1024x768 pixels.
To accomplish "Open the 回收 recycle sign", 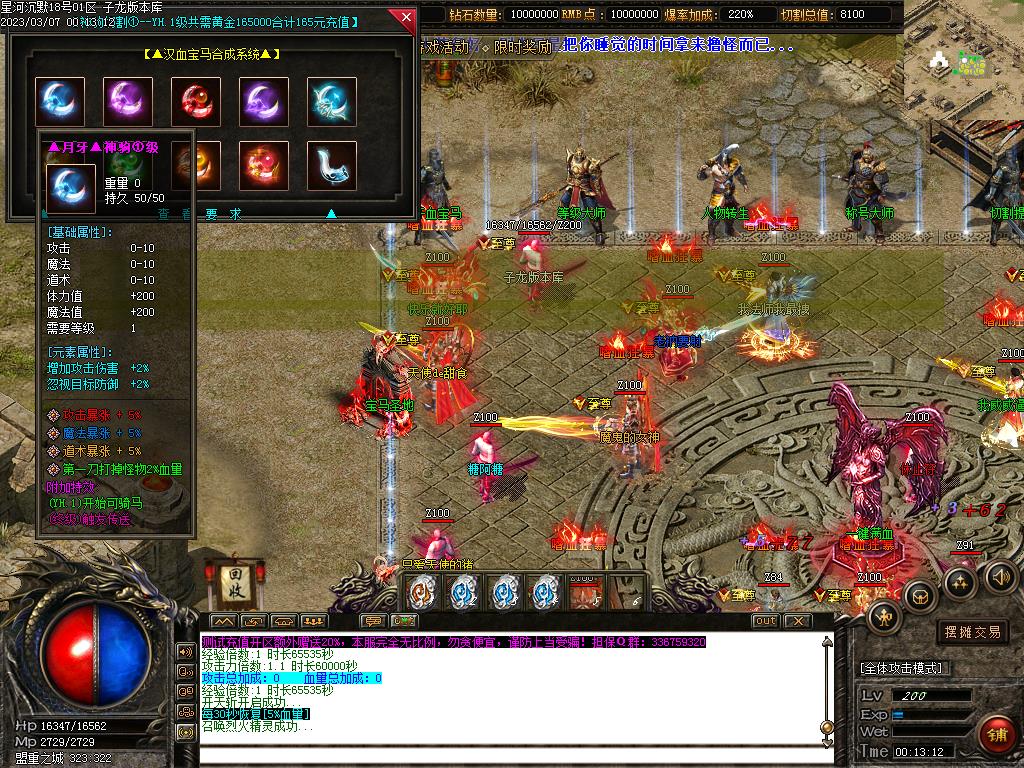I will [230, 579].
